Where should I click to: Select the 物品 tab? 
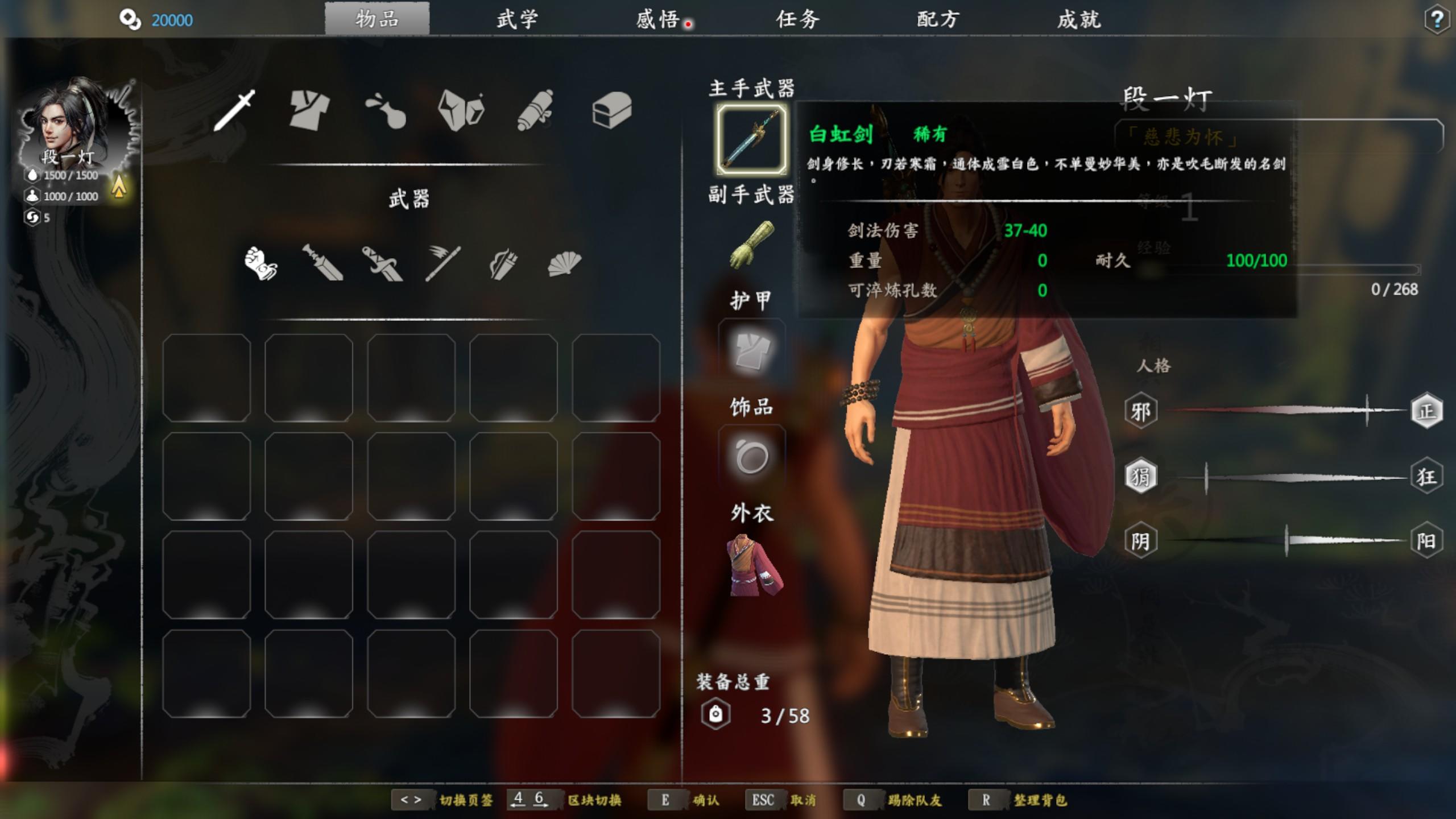tap(377, 19)
